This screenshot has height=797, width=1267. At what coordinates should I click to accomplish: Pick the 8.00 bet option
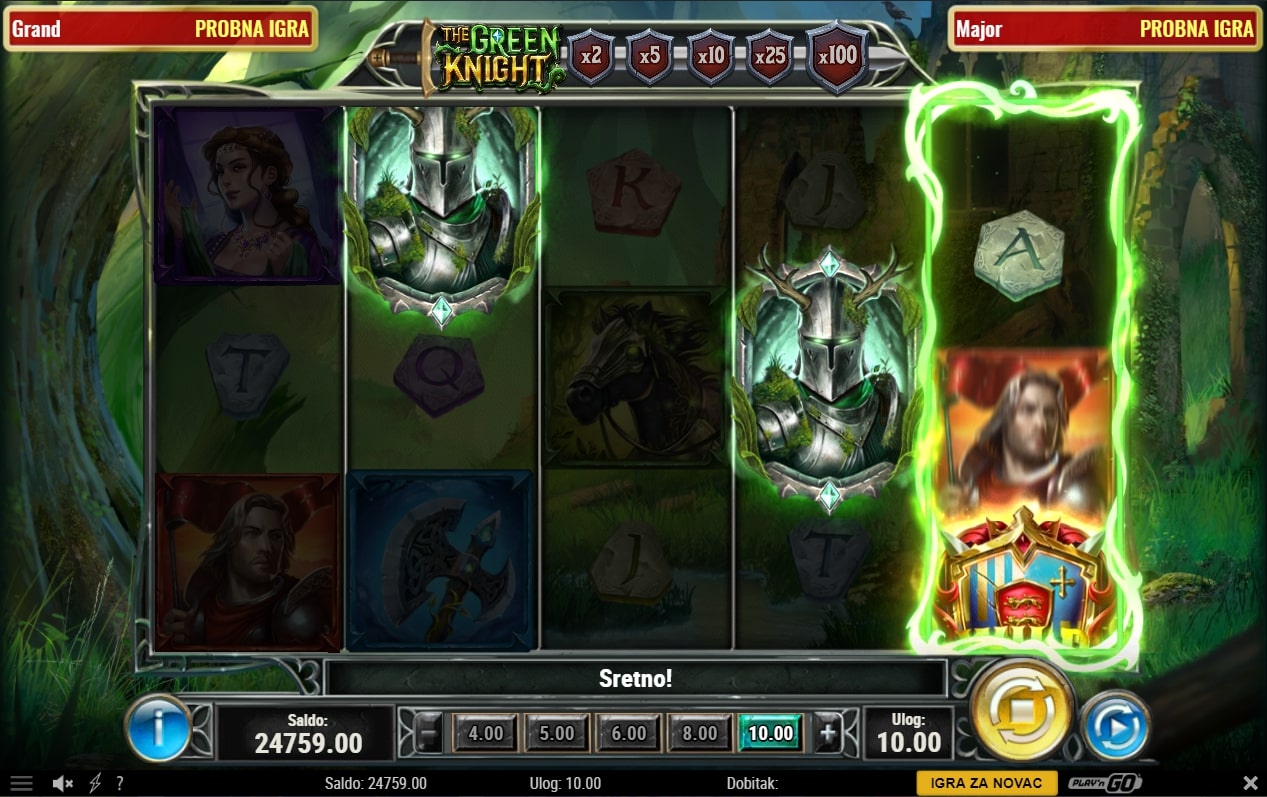point(700,733)
